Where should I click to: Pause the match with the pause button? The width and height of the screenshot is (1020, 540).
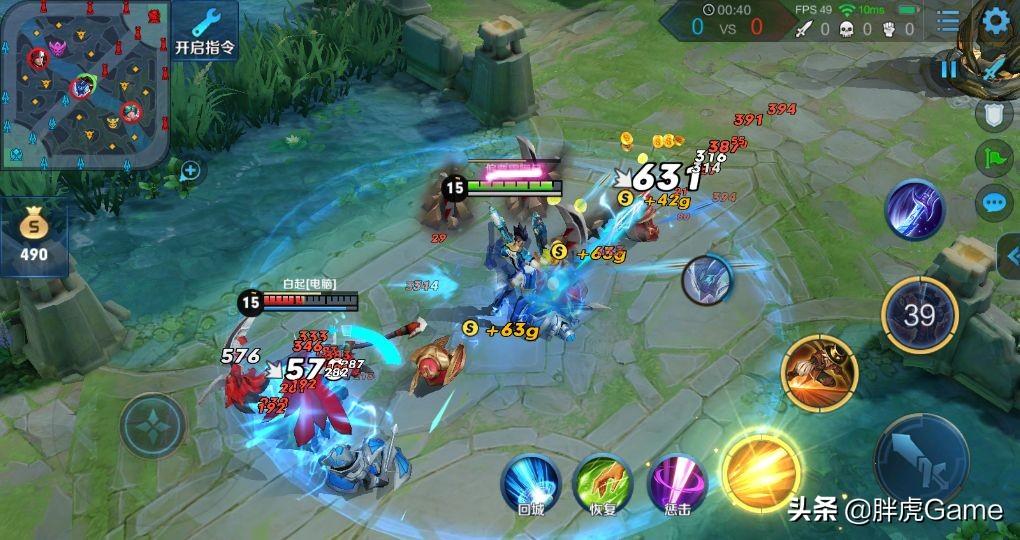(947, 68)
